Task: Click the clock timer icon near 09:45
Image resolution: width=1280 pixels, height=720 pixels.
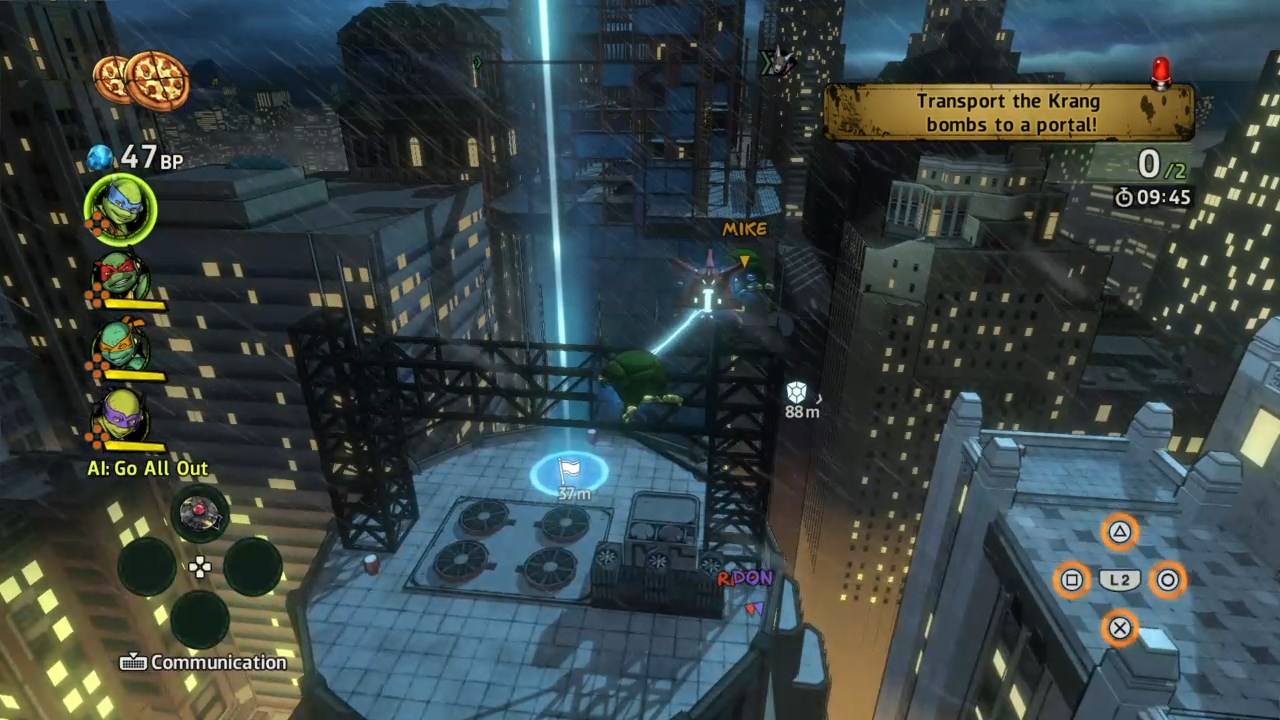Action: coord(1123,197)
